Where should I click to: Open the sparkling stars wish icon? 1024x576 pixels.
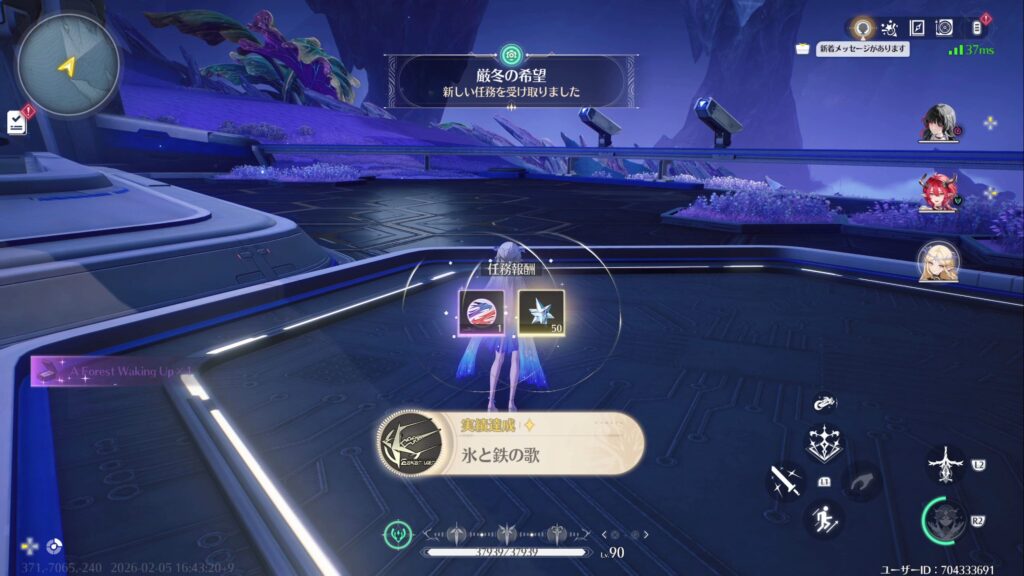coord(889,28)
